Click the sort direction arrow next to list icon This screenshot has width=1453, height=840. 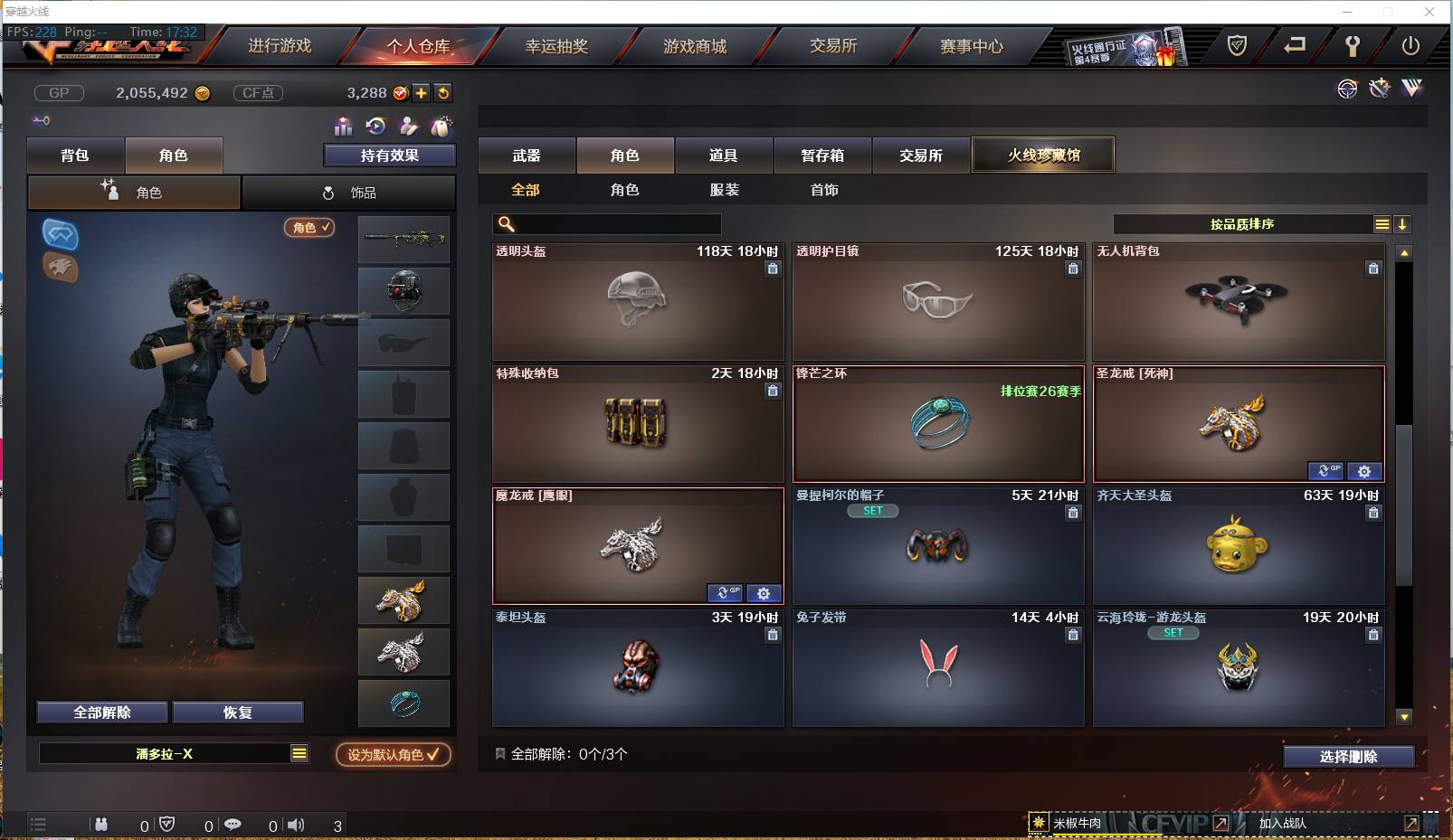[x=1403, y=223]
